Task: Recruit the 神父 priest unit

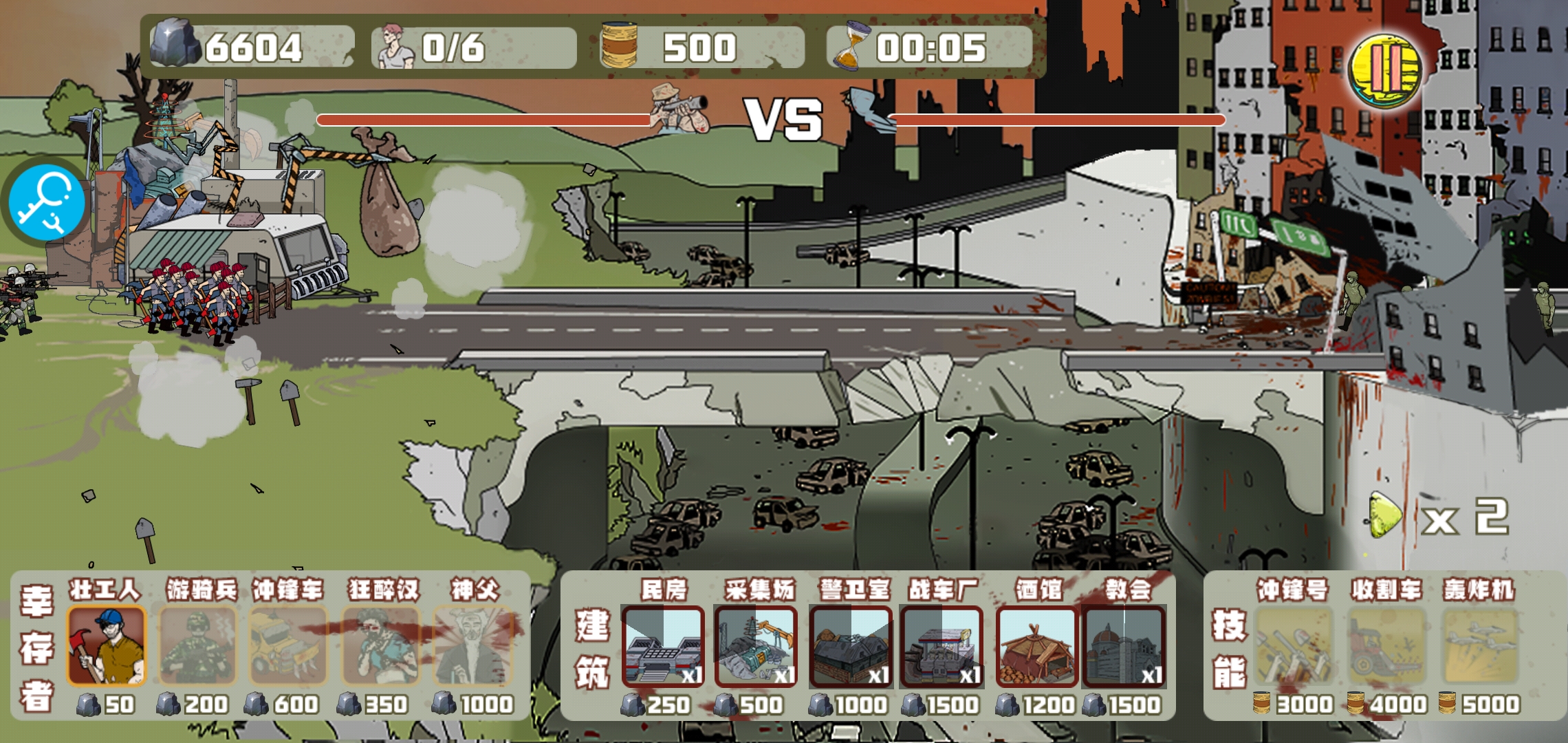Action: 474,647
